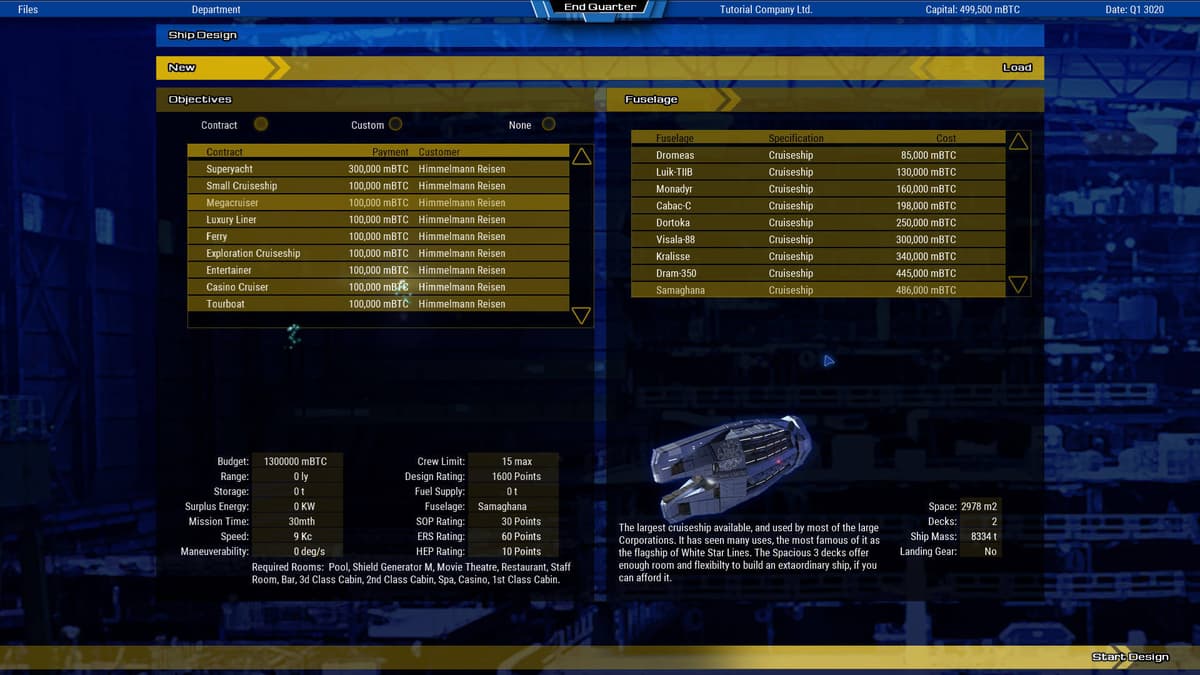The width and height of the screenshot is (1200, 675).
Task: Pick the Casino Cruiser contract
Action: point(378,287)
